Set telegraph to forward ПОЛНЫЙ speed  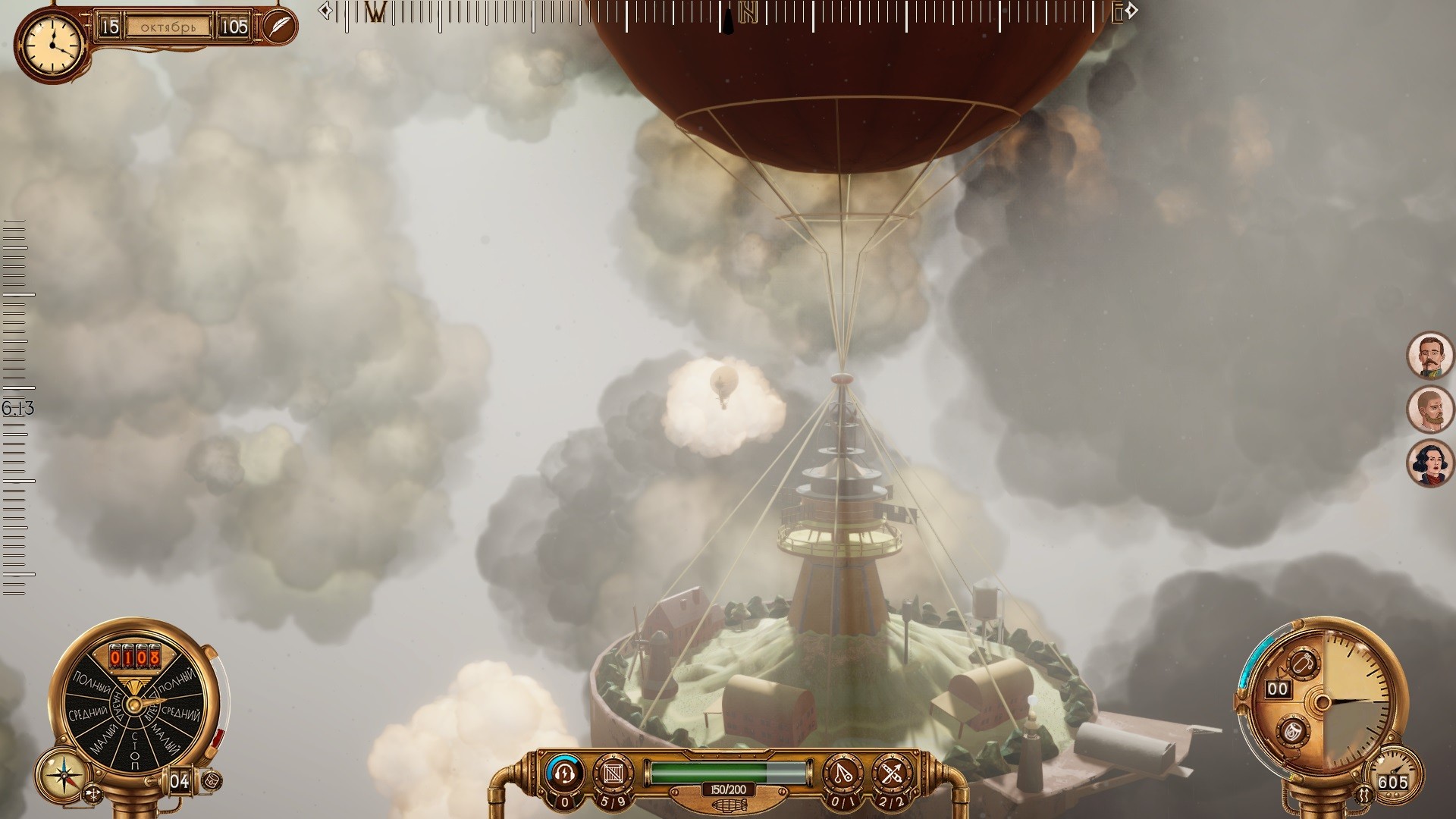[x=179, y=683]
